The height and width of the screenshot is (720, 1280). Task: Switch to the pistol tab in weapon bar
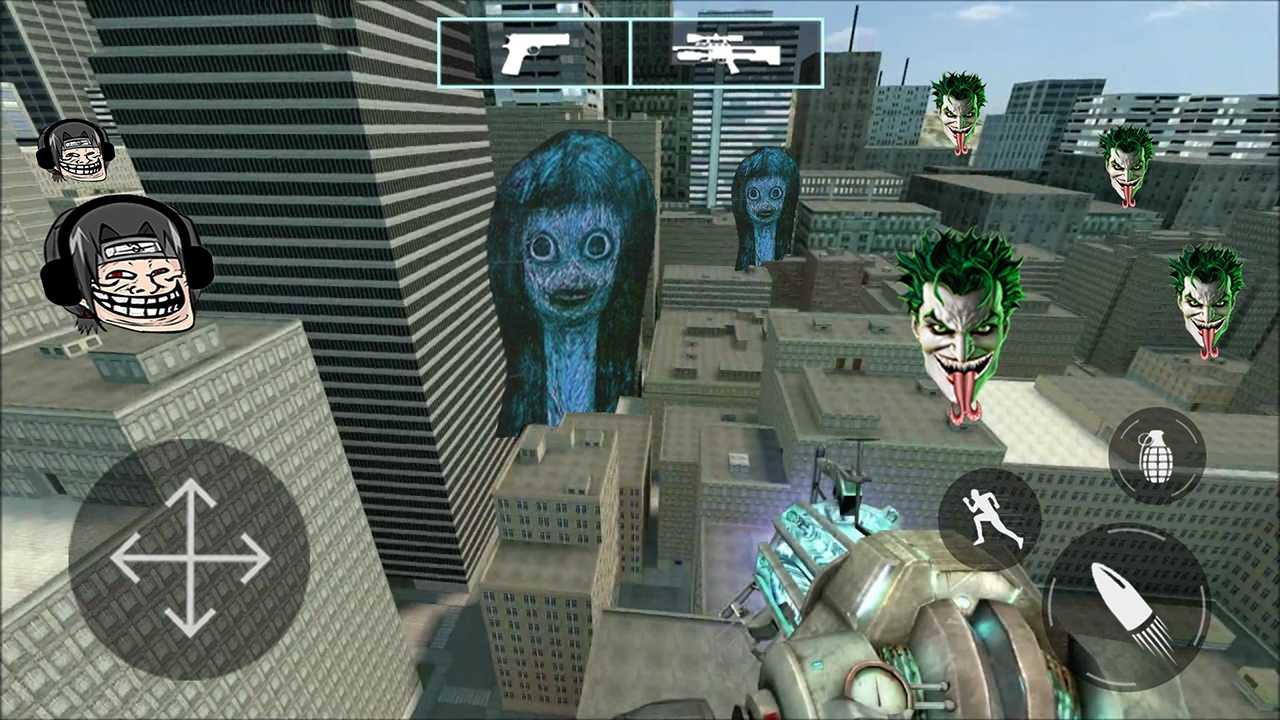click(534, 50)
